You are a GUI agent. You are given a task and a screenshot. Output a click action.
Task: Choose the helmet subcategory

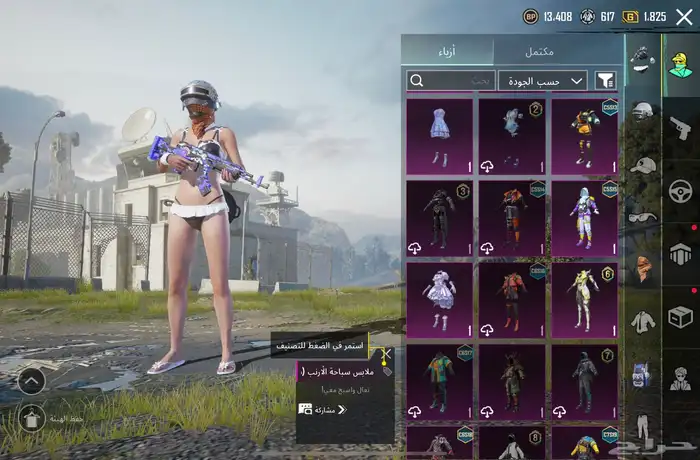pos(642,111)
